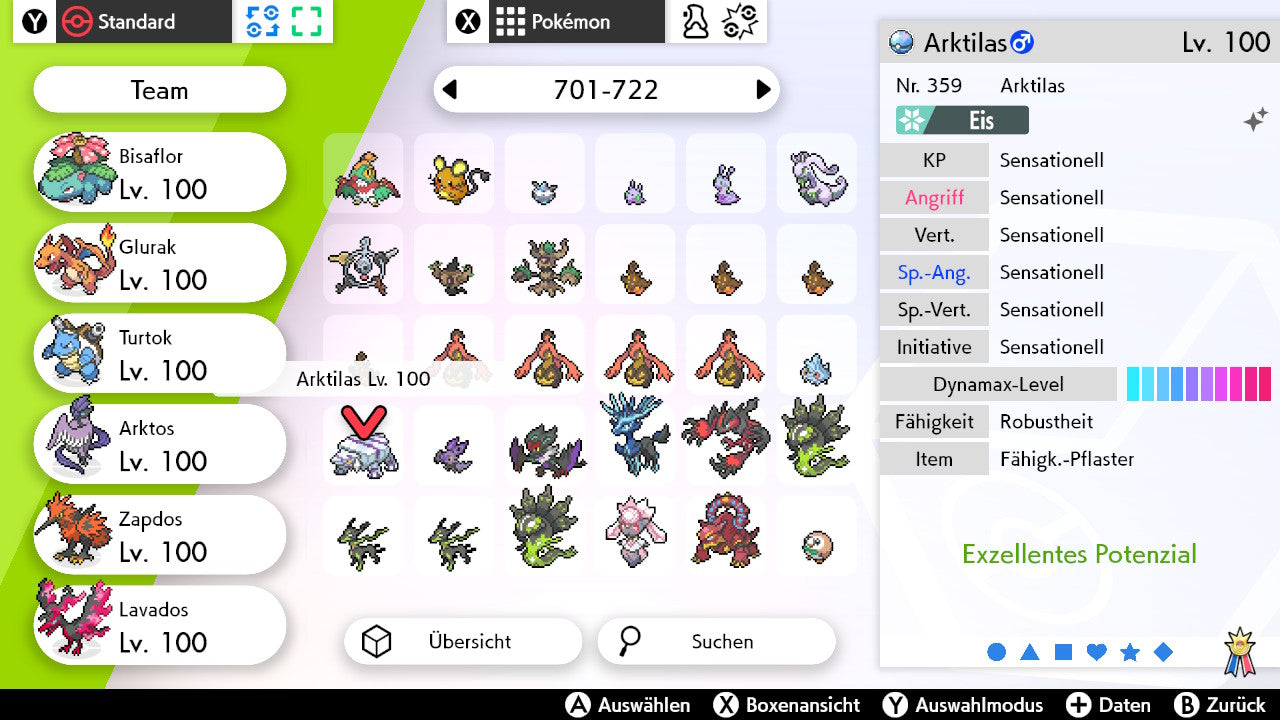Select the Team header button
This screenshot has height=720, width=1280.
point(160,91)
